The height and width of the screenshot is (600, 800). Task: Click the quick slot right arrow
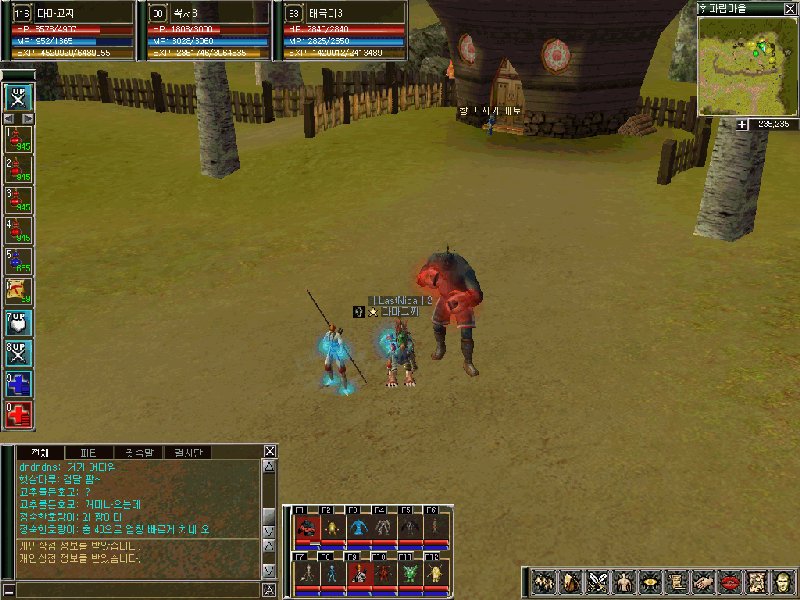pos(30,118)
